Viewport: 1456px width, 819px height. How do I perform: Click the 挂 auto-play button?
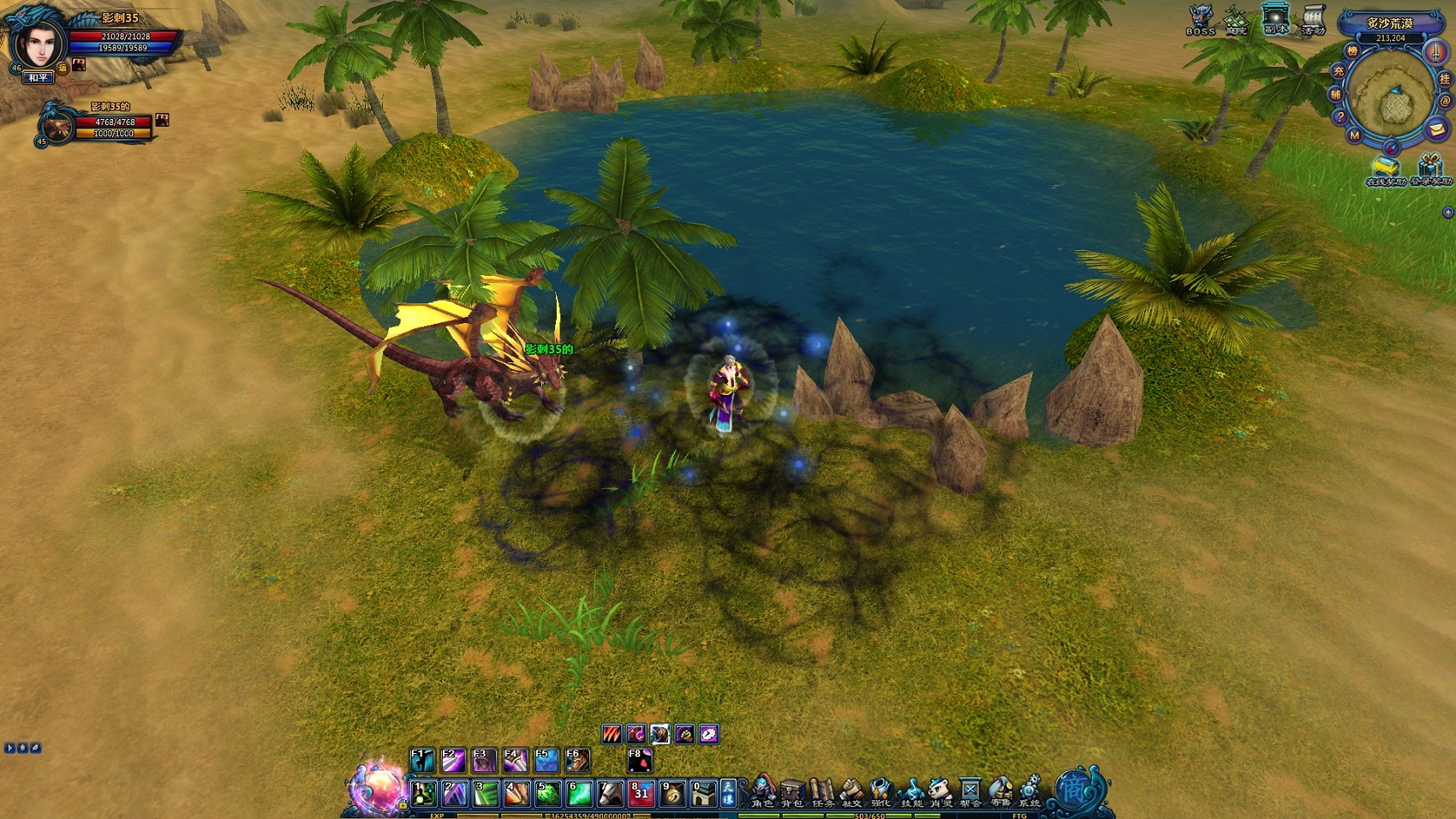pyautogui.click(x=1445, y=79)
